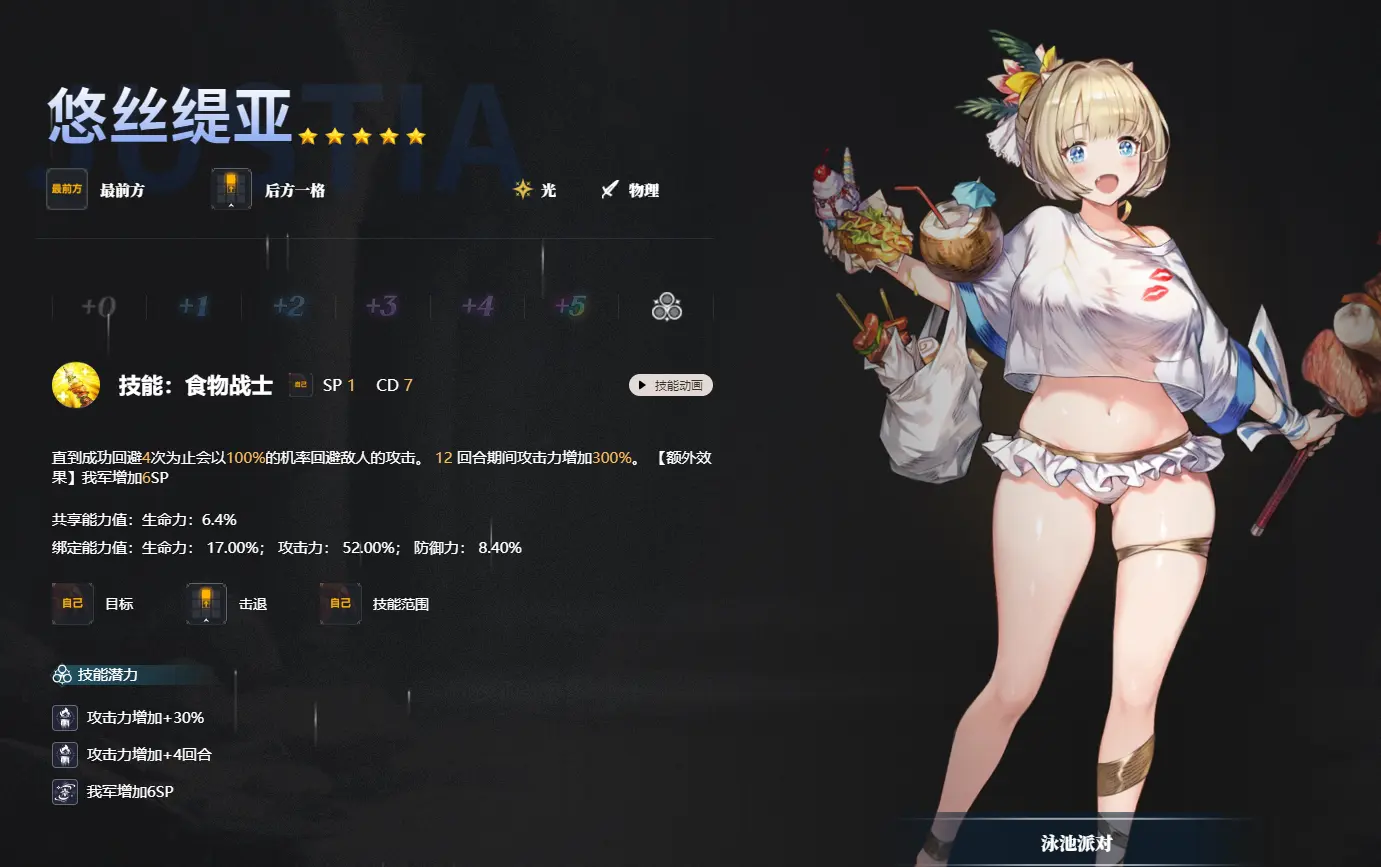The image size is (1381, 867).
Task: Select the 泳池派对 skin label
Action: pyautogui.click(x=1076, y=843)
